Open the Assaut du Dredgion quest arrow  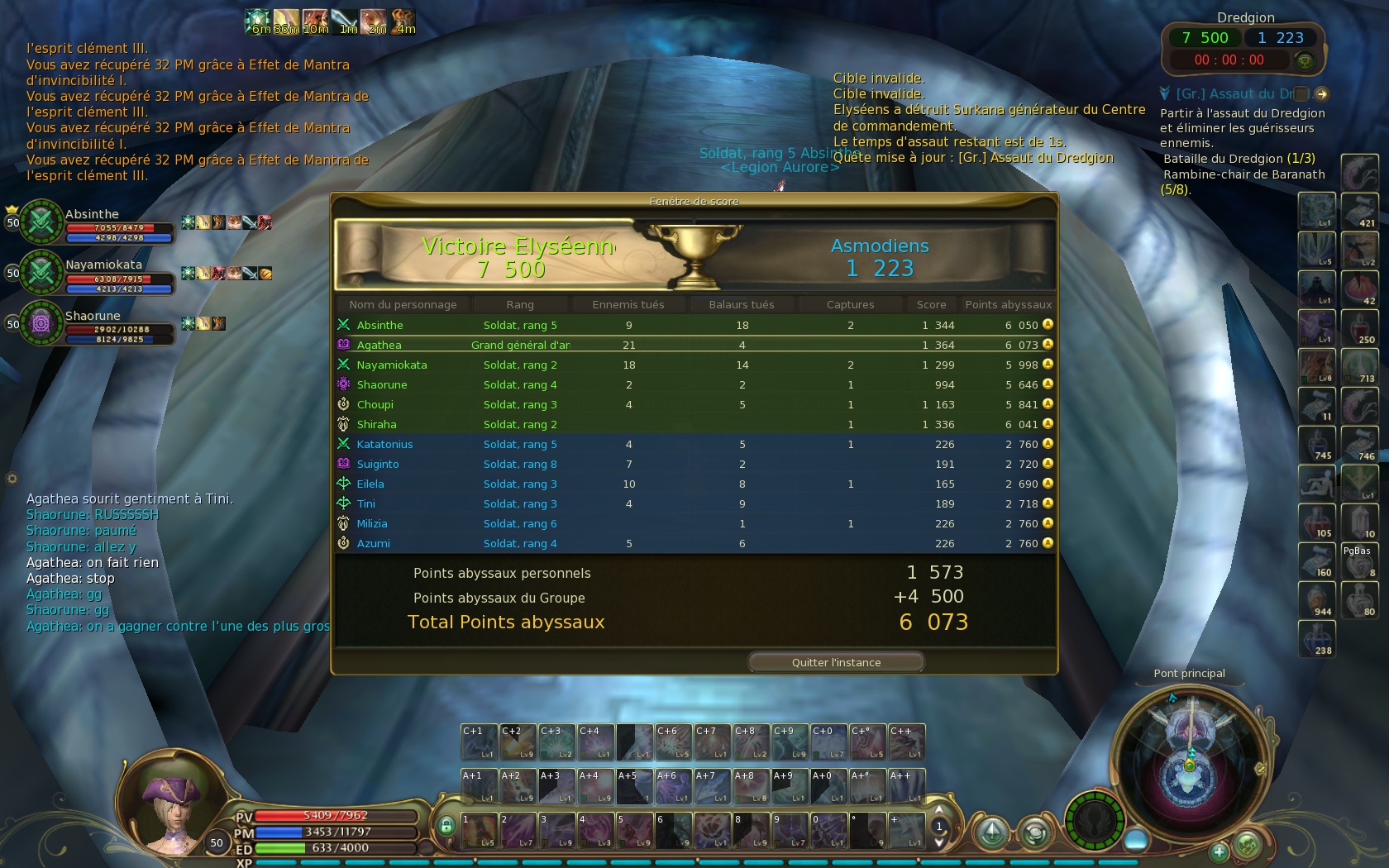[x=1321, y=94]
